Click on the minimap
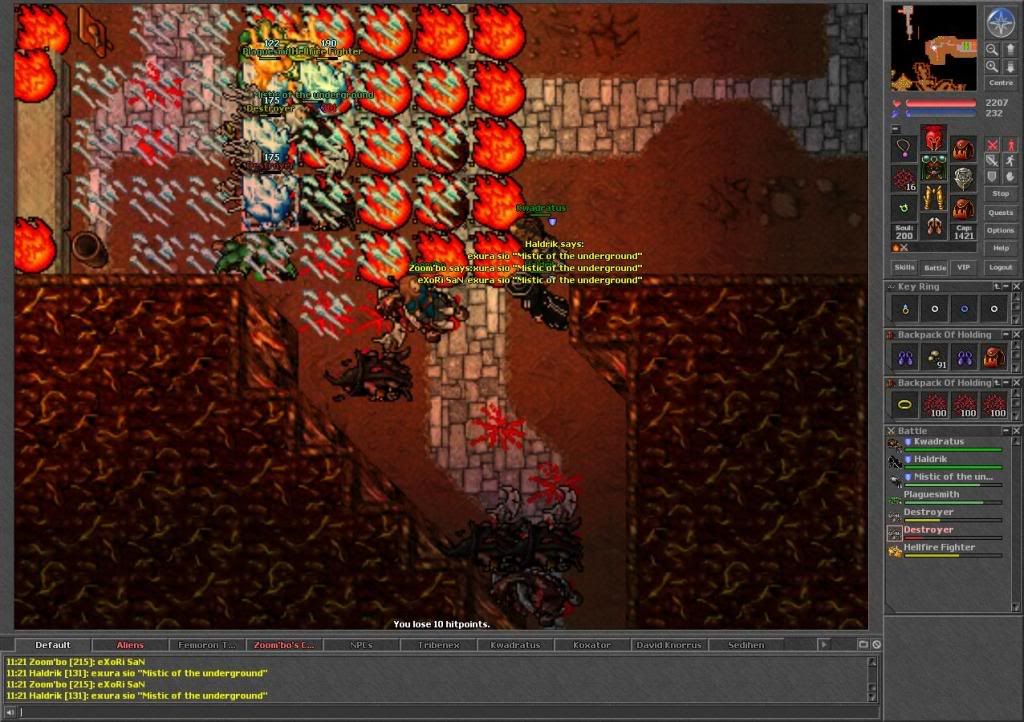 pos(934,48)
